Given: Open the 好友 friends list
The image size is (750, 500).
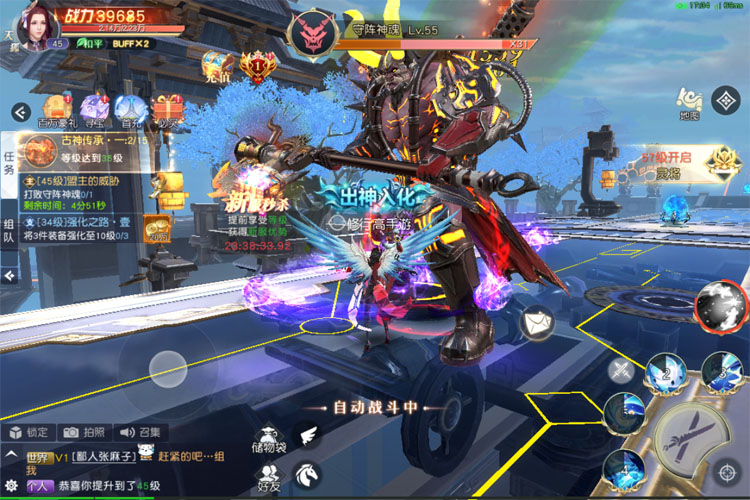Looking at the screenshot, I should tap(269, 477).
